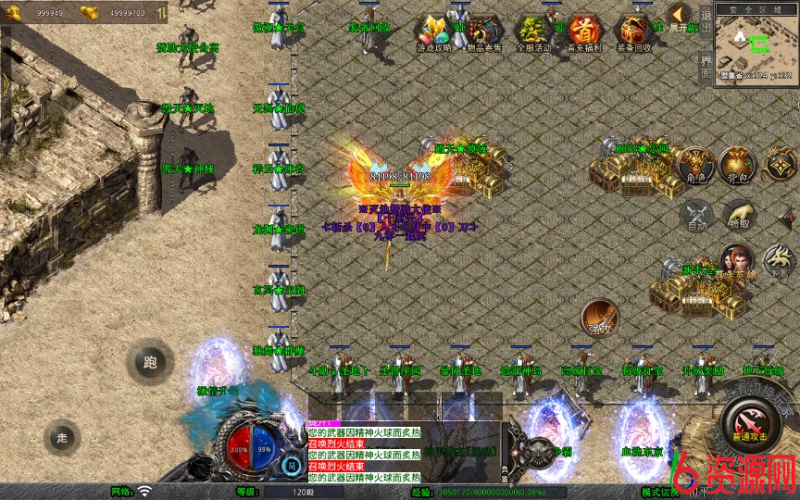This screenshot has width=800, height=500.
Task: Switch to walk mode with 走 button
Action: pyautogui.click(x=62, y=436)
